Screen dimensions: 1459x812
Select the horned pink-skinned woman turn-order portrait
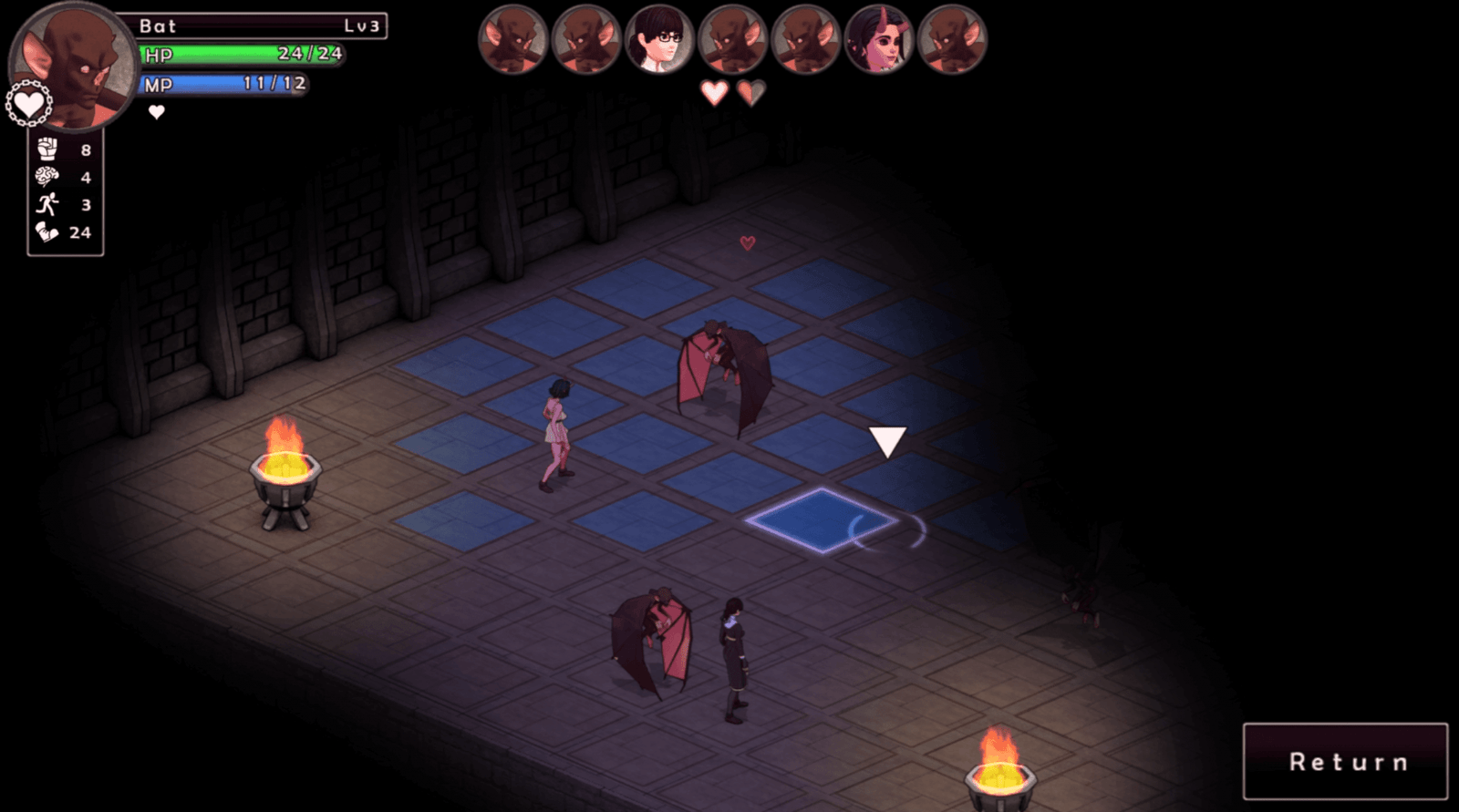click(x=878, y=40)
